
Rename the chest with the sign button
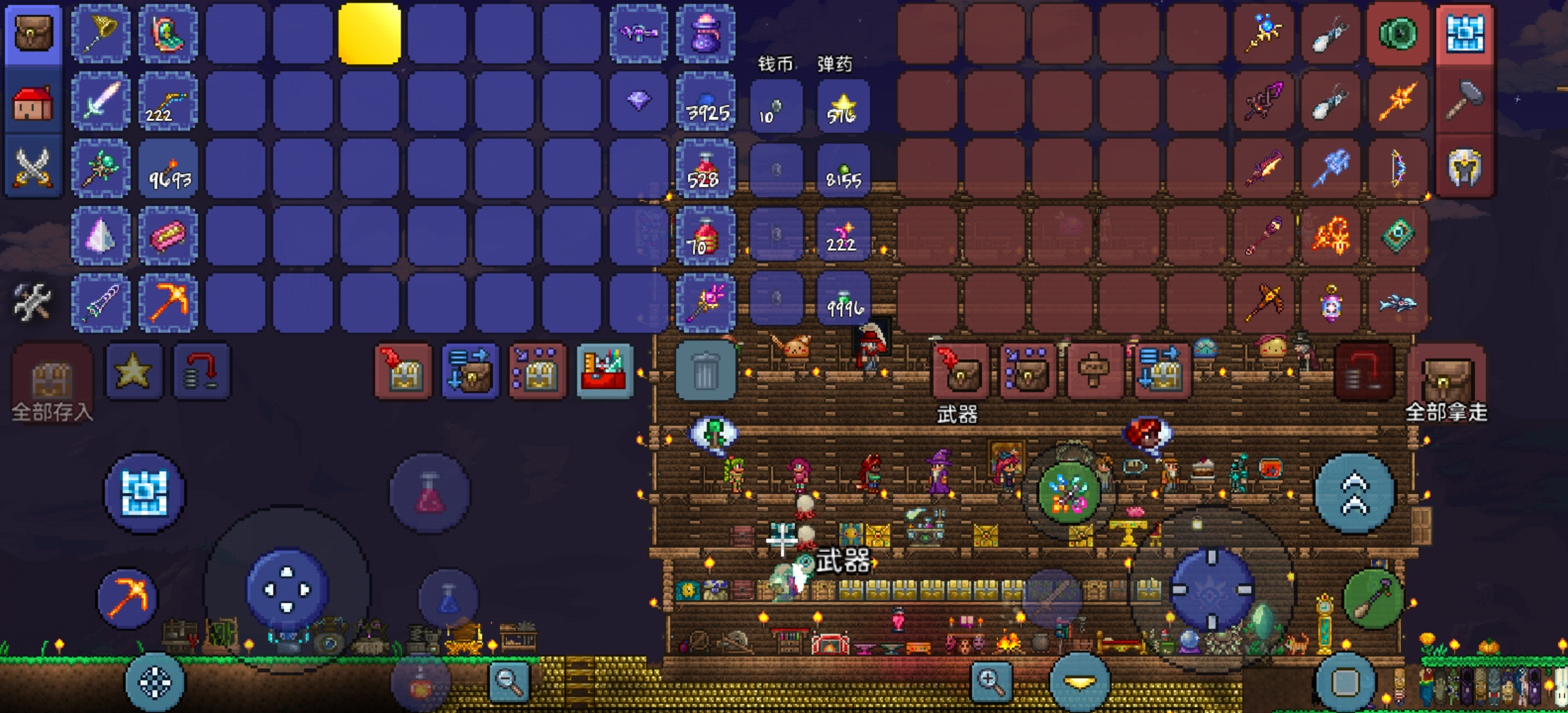click(1094, 371)
